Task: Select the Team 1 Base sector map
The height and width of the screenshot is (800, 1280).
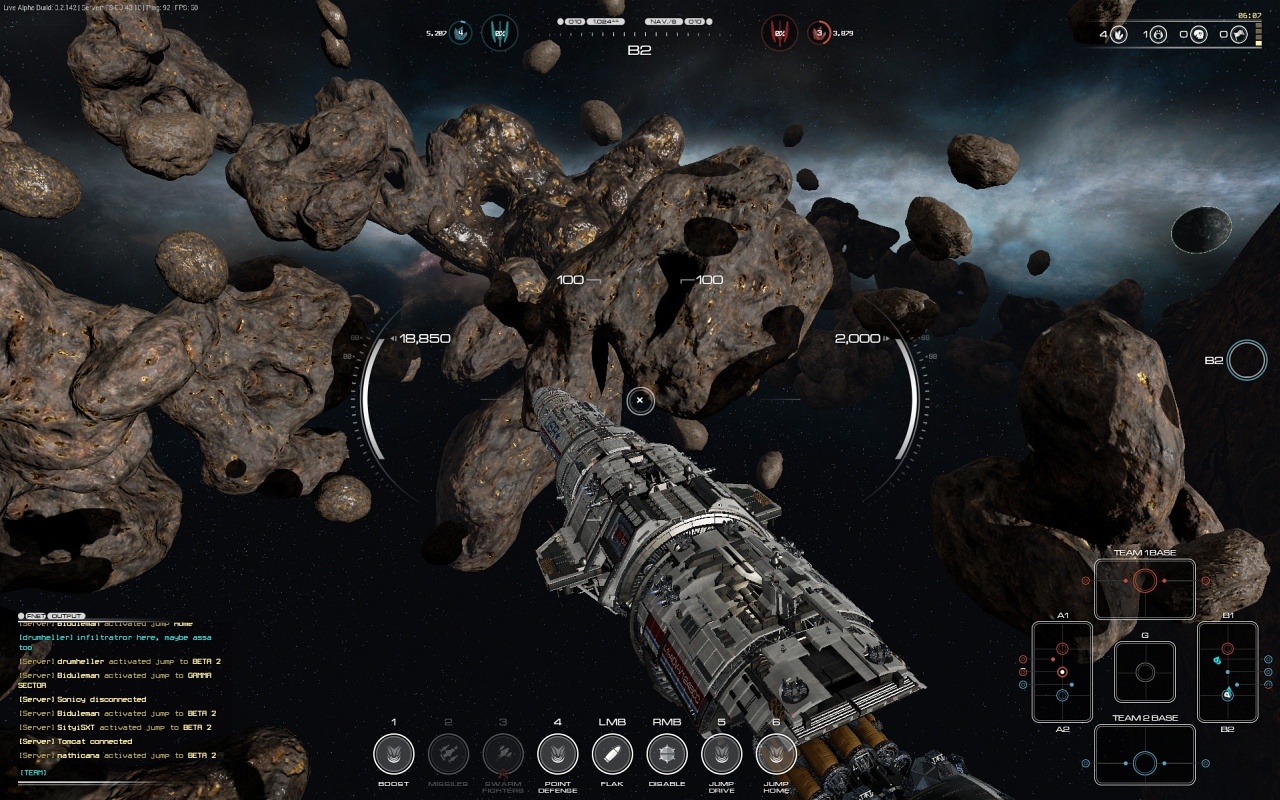Action: 1145,589
